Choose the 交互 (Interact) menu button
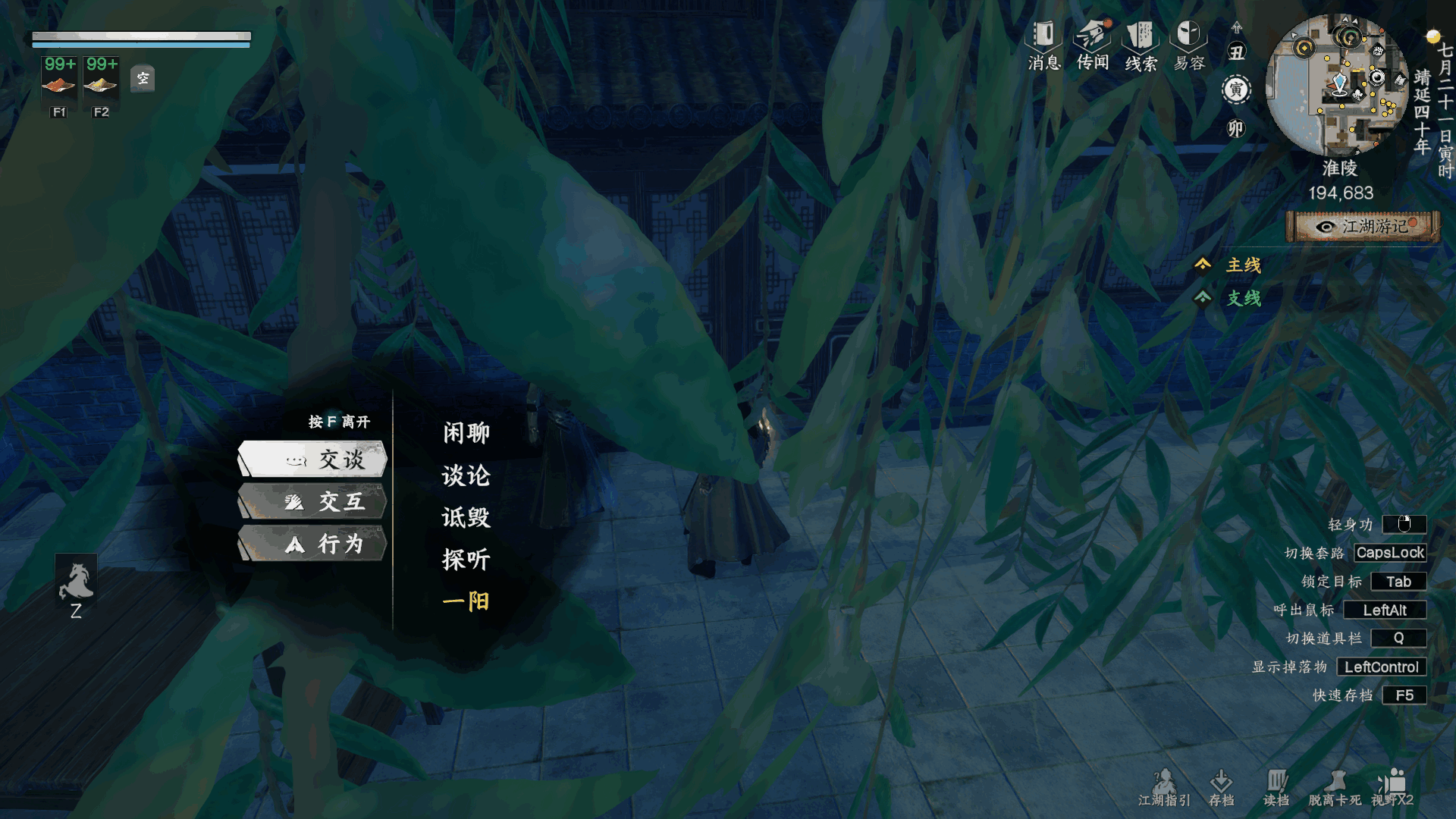This screenshot has width=1456, height=819. point(313,502)
